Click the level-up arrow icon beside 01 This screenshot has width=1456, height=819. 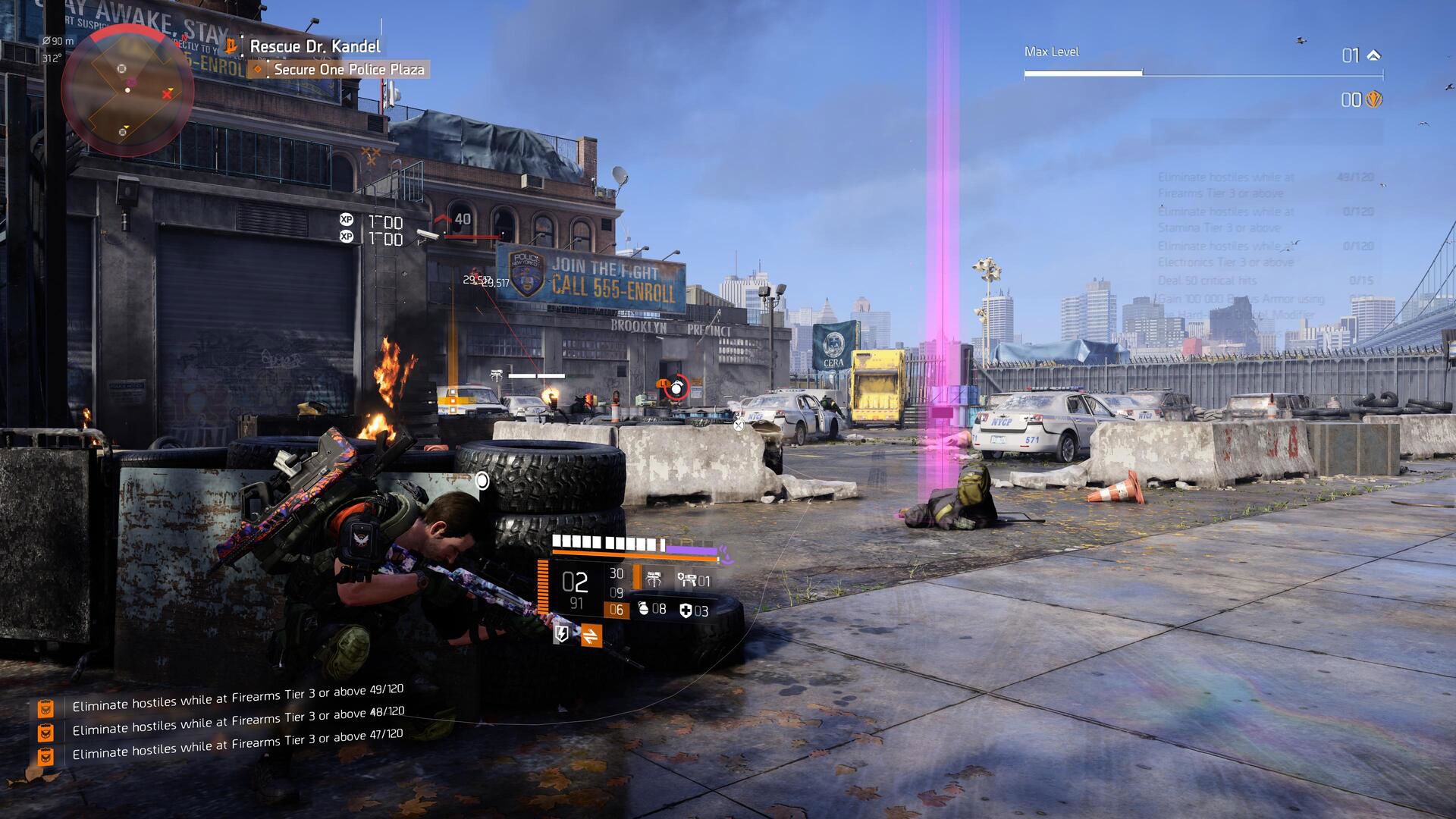pyautogui.click(x=1373, y=55)
